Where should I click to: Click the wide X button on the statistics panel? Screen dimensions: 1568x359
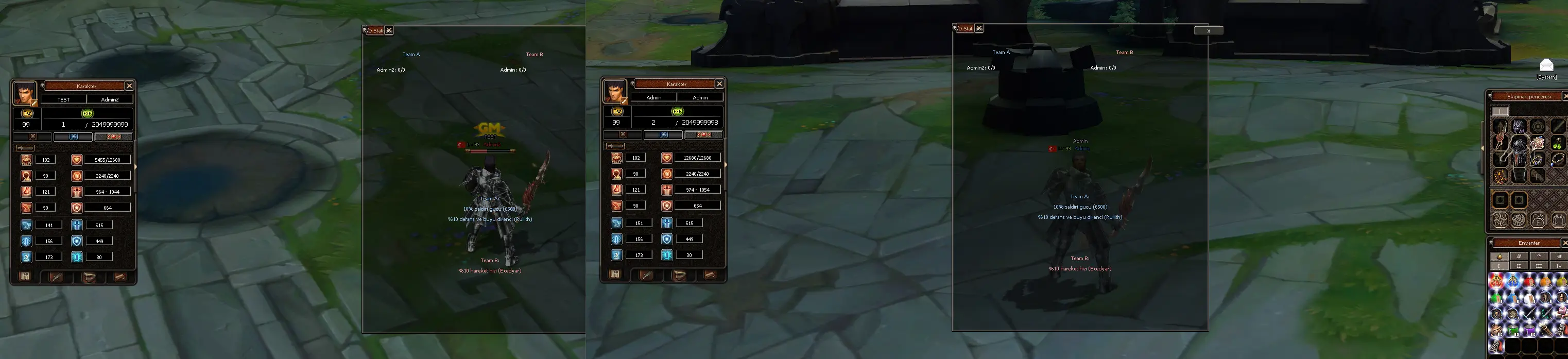(x=1208, y=30)
